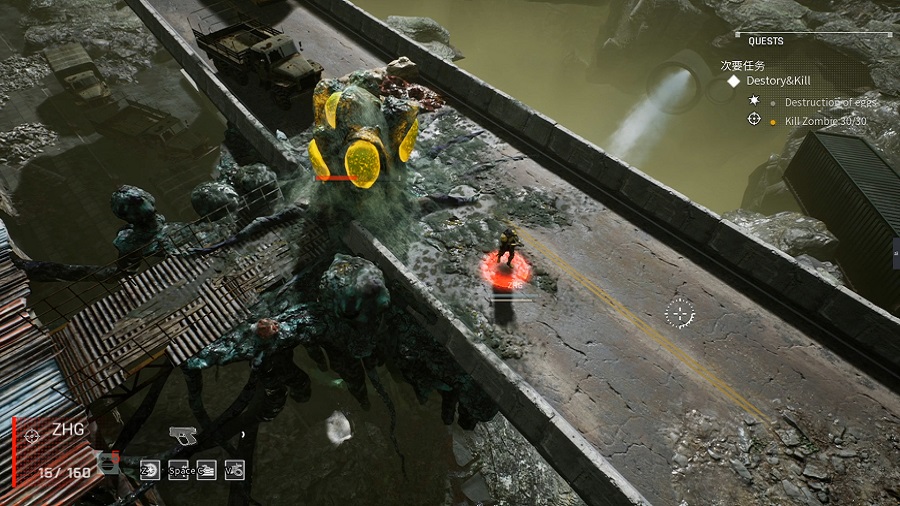This screenshot has width=900, height=506.
Task: Click the grenade item icon
Action: click(109, 463)
